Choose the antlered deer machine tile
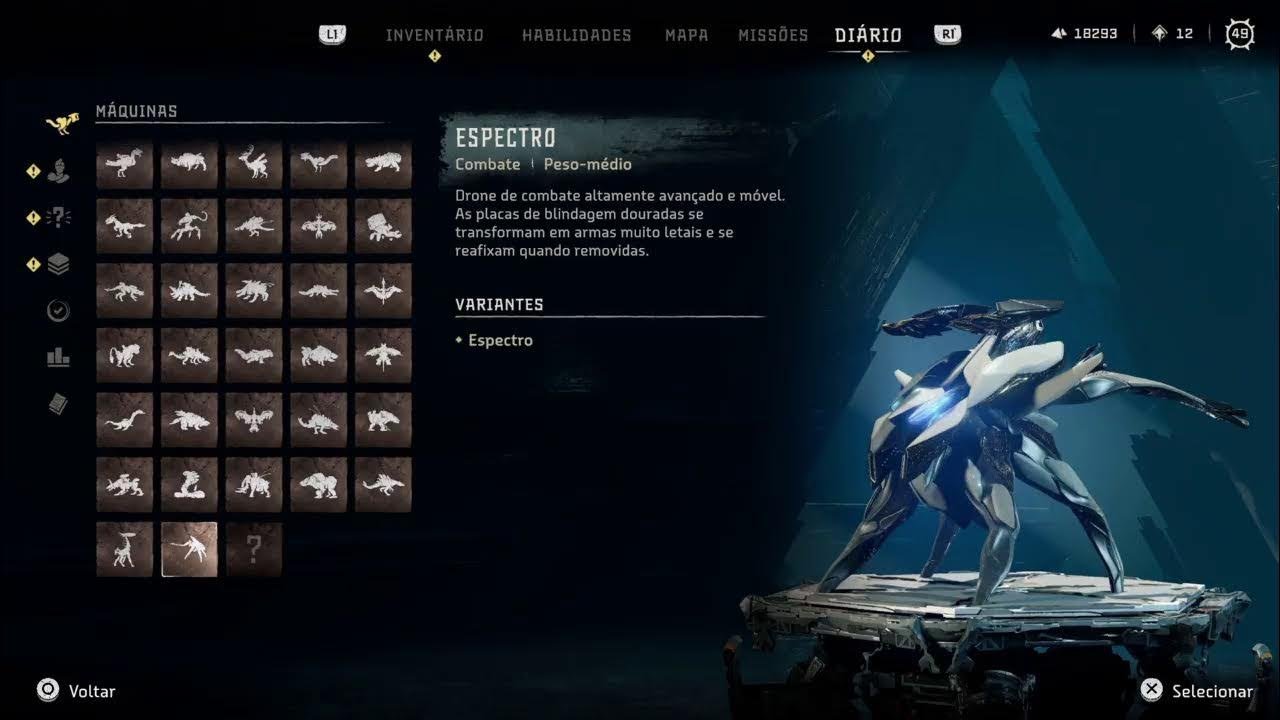This screenshot has height=720, width=1280. [254, 164]
